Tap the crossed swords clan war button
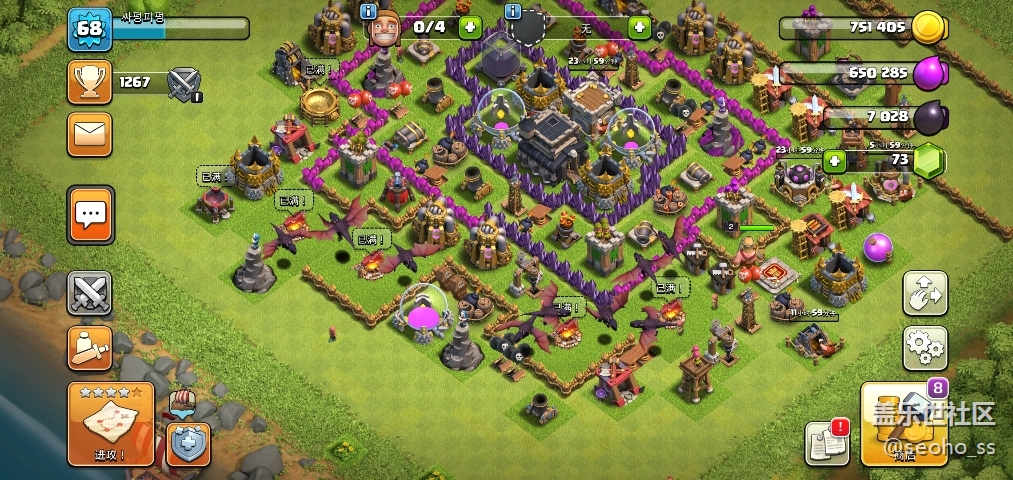 pos(90,294)
